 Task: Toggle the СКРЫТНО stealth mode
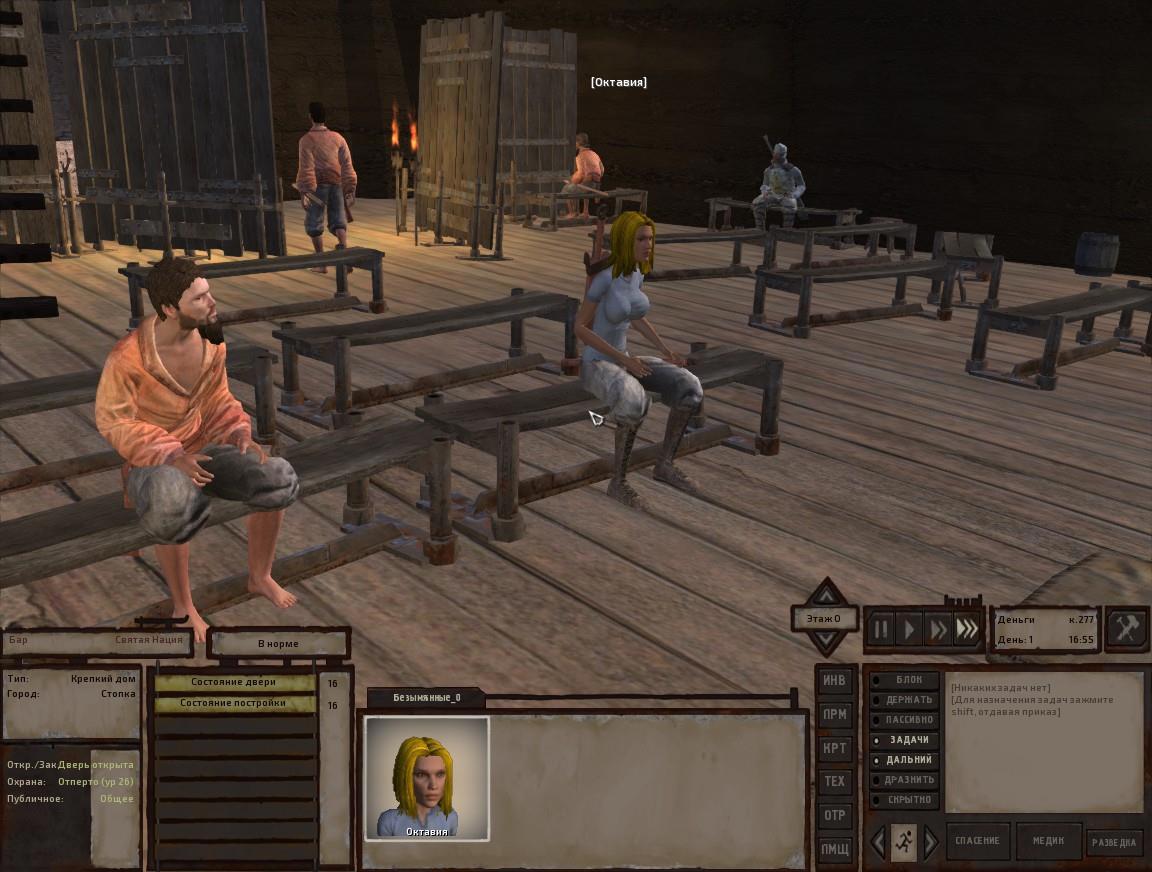904,800
